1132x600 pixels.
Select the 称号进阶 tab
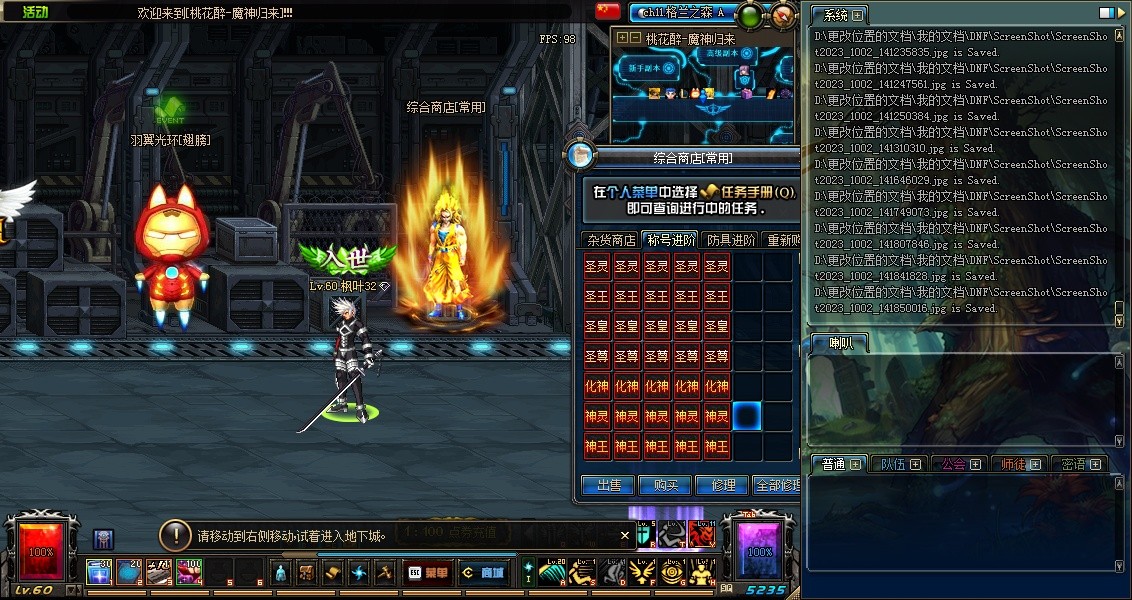coord(670,240)
